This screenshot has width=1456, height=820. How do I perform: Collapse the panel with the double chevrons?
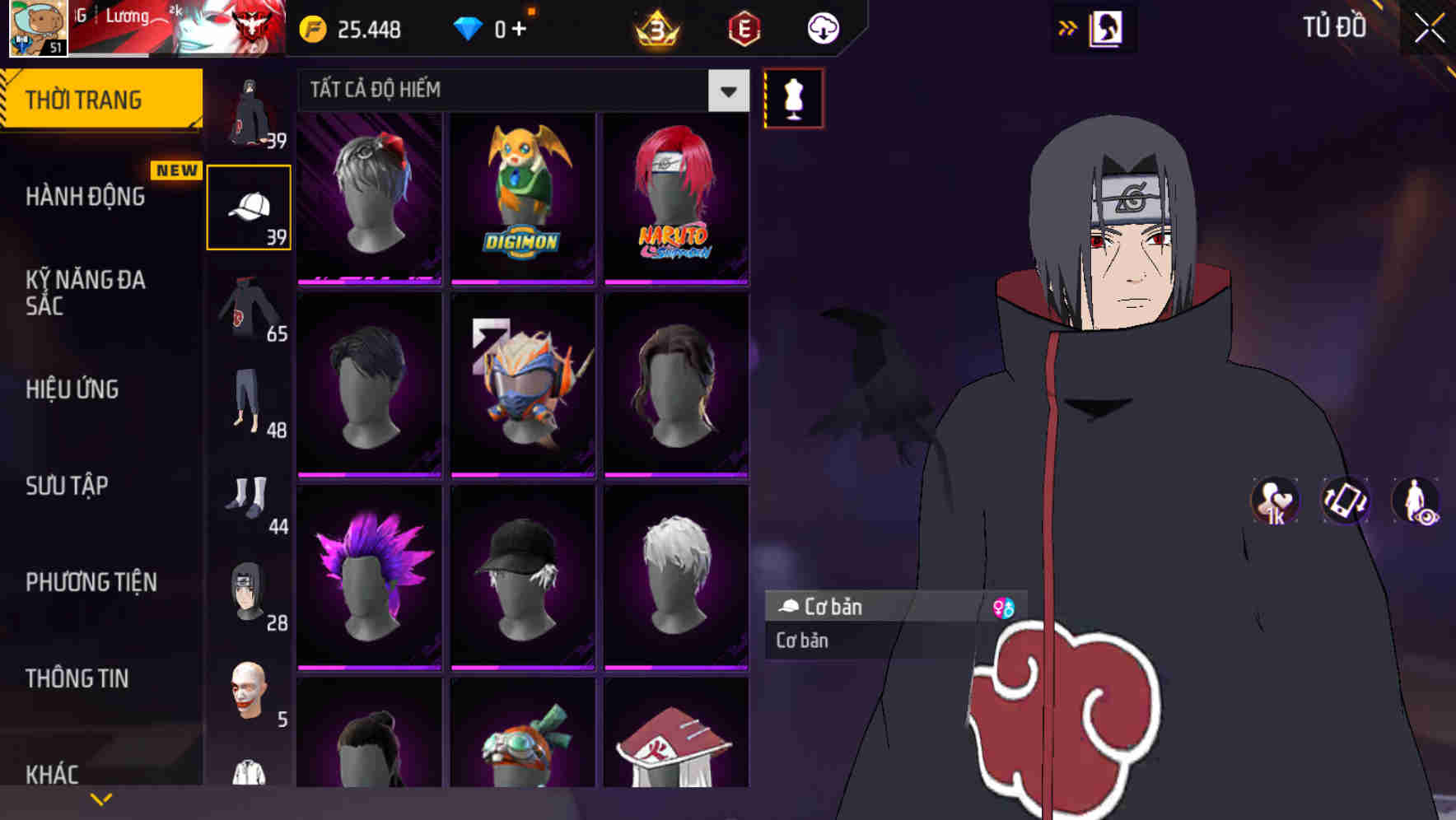[1068, 27]
